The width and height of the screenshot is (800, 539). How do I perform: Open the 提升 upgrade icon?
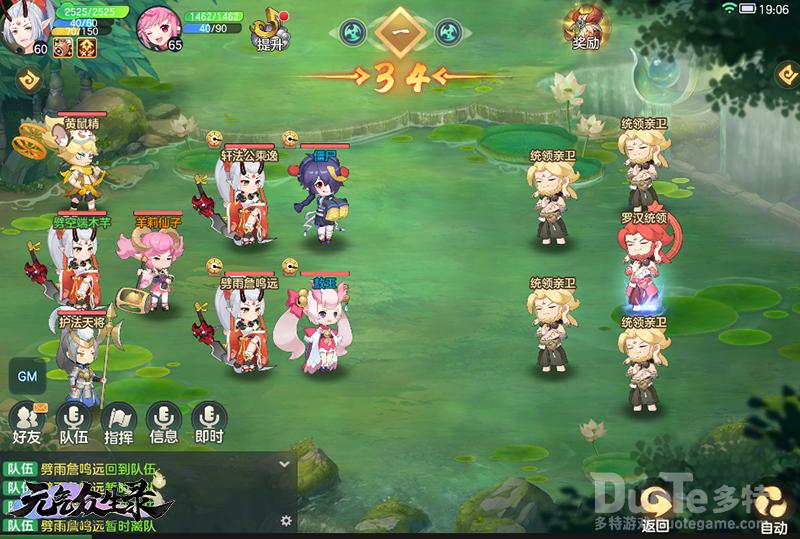point(268,30)
